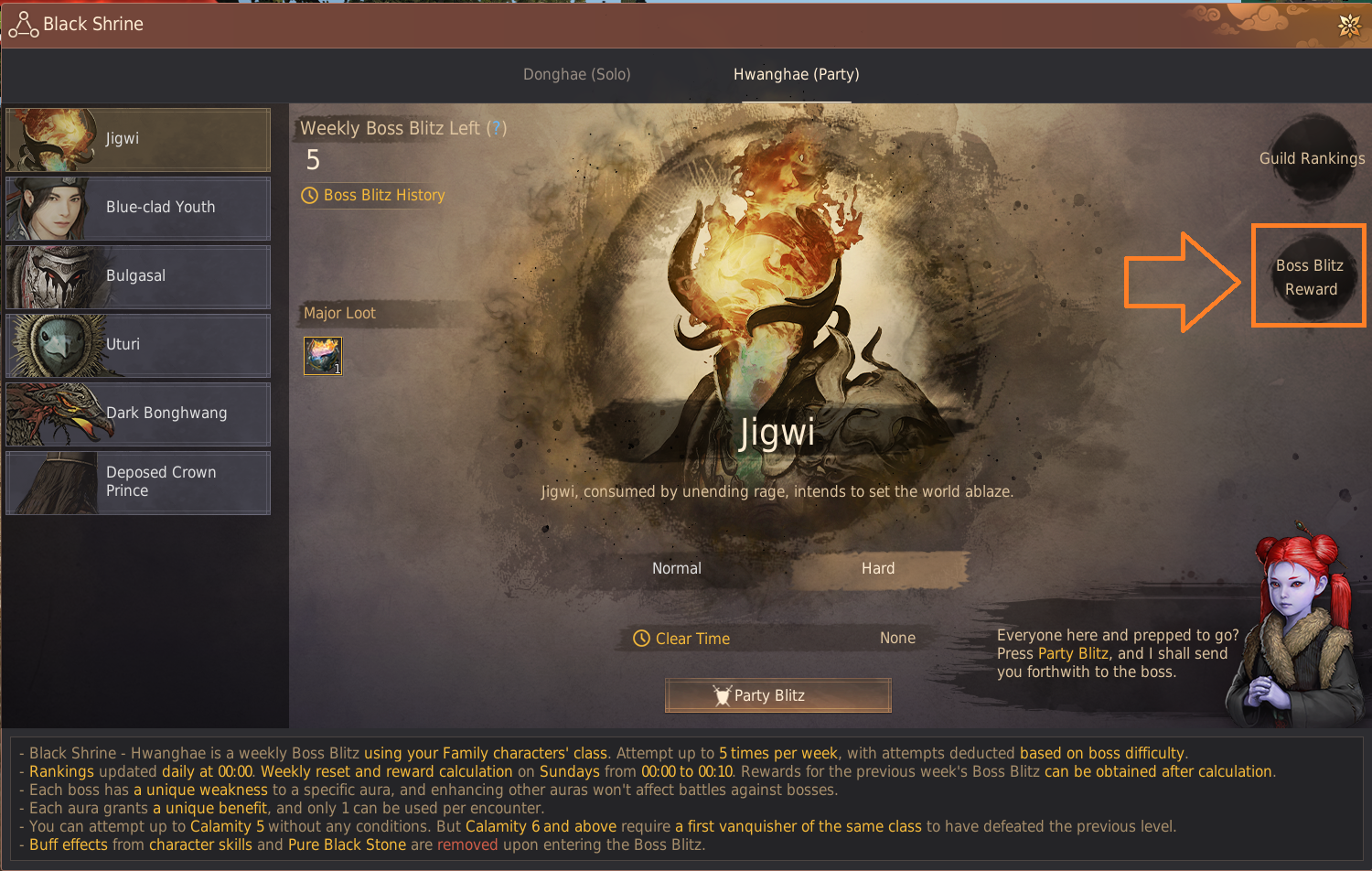
Task: Click the Black Shrine emblem icon
Action: click(x=23, y=24)
